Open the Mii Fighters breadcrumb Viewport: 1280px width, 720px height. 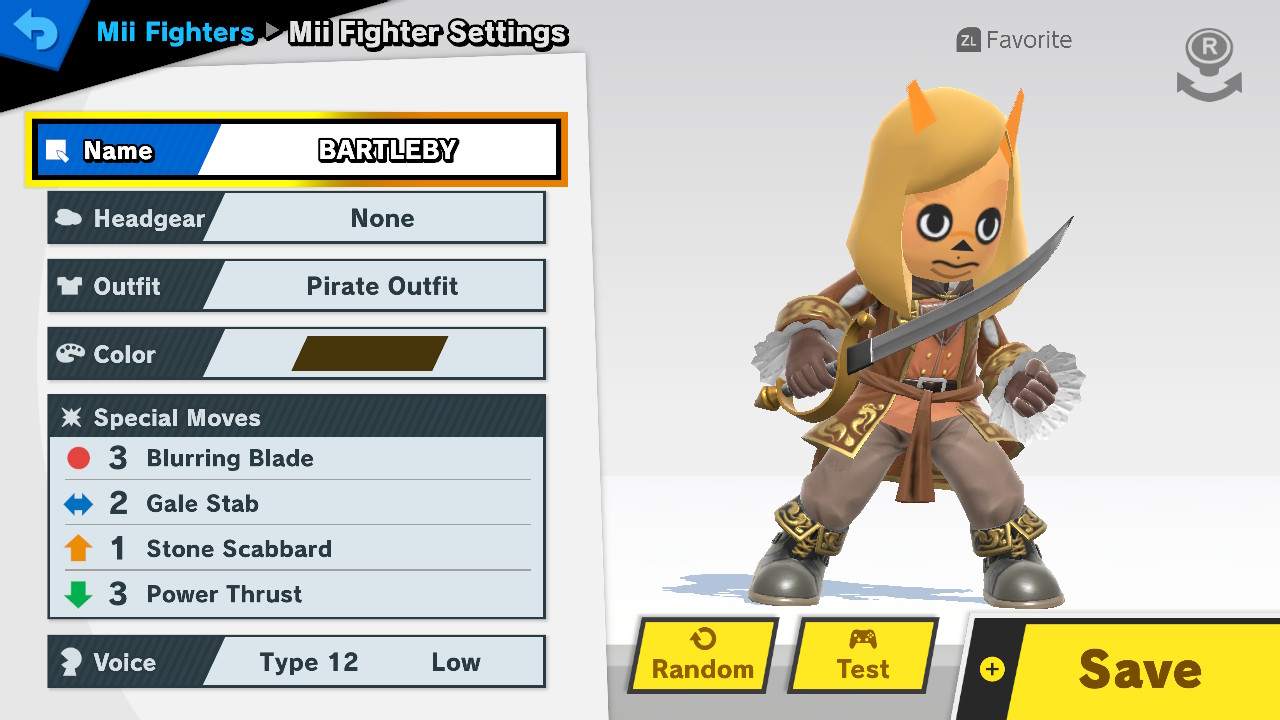pos(175,33)
